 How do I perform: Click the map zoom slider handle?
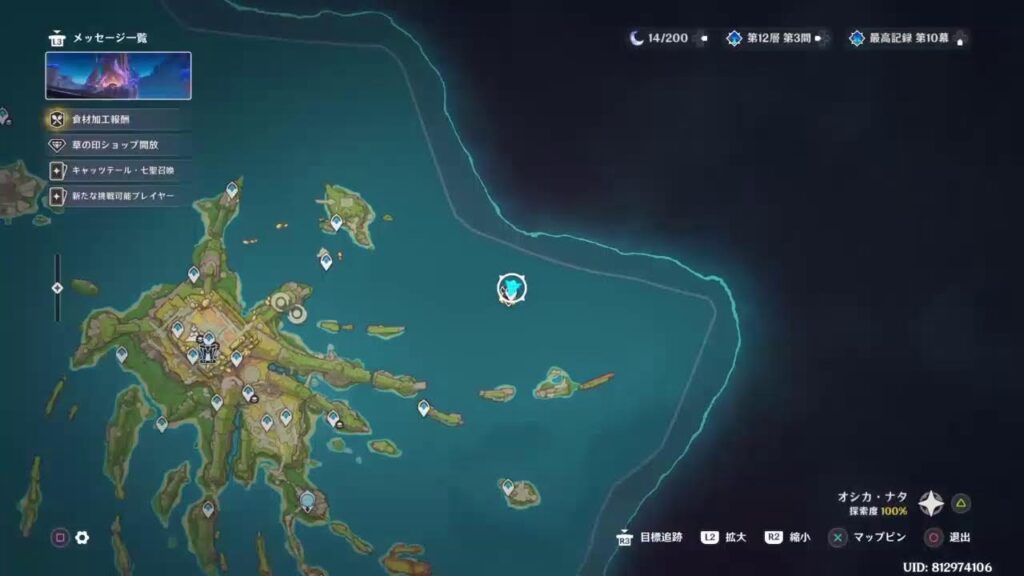(57, 288)
